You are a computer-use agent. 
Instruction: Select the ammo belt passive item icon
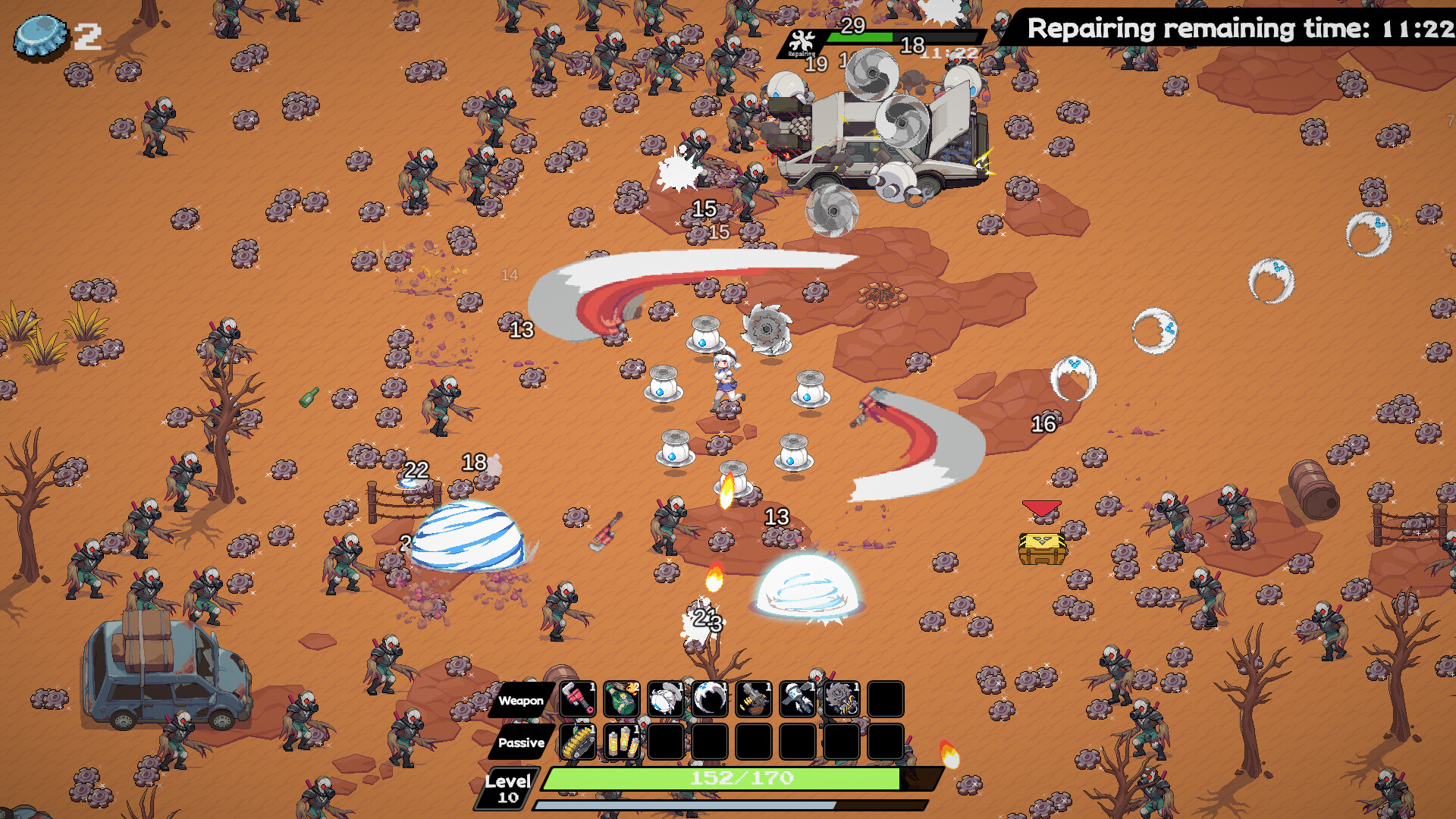point(576,742)
